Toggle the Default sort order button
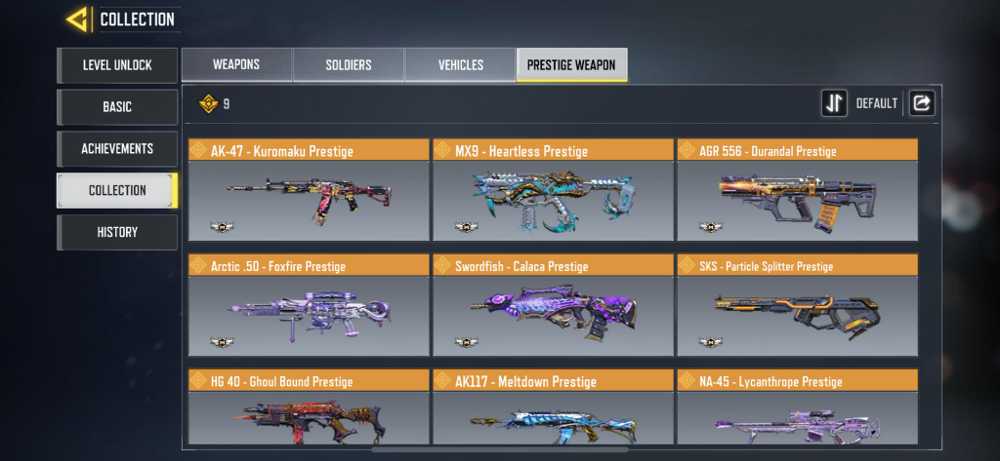1000x461 pixels. (x=834, y=103)
